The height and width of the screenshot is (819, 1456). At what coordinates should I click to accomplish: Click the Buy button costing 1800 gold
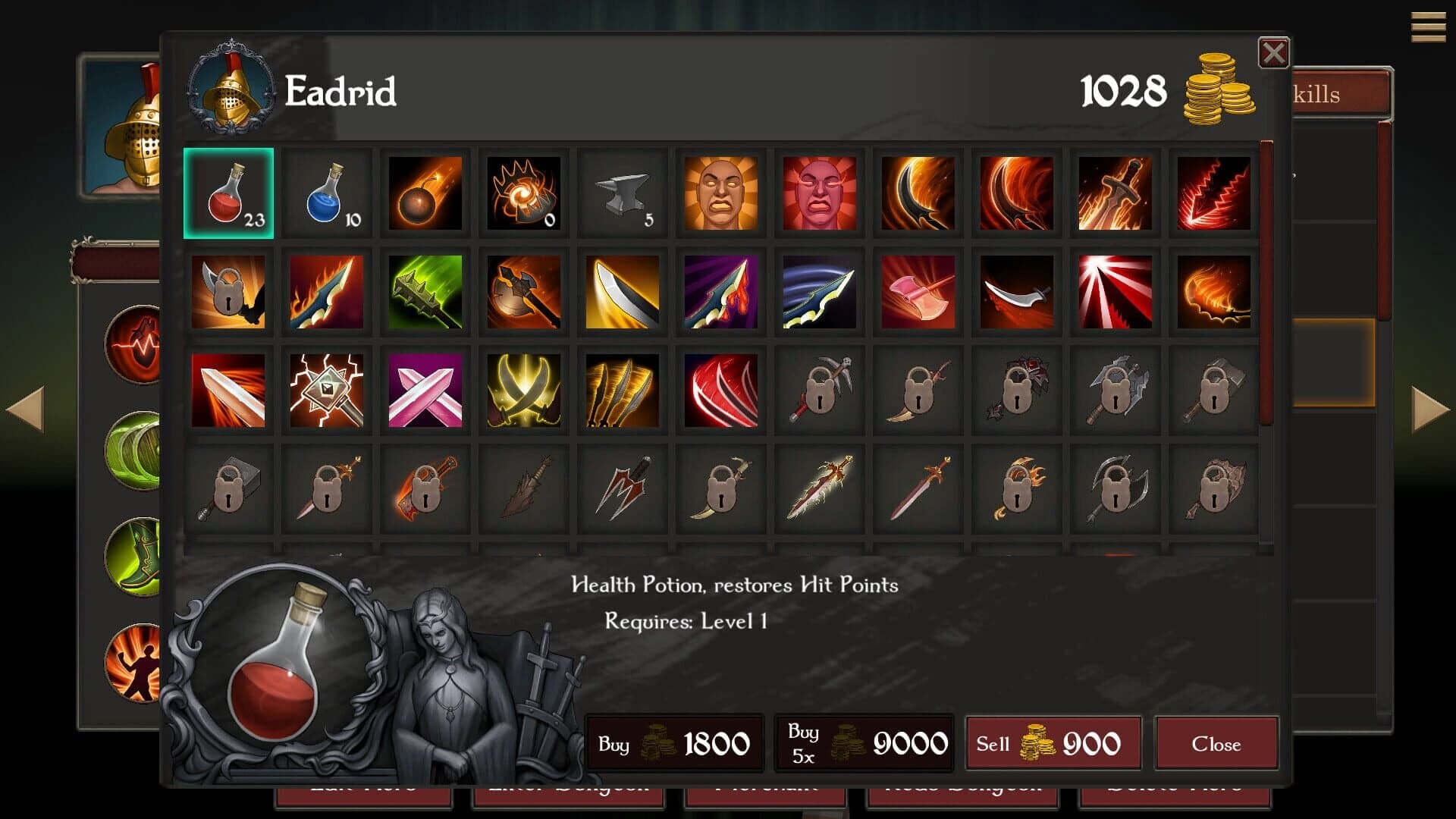click(675, 743)
